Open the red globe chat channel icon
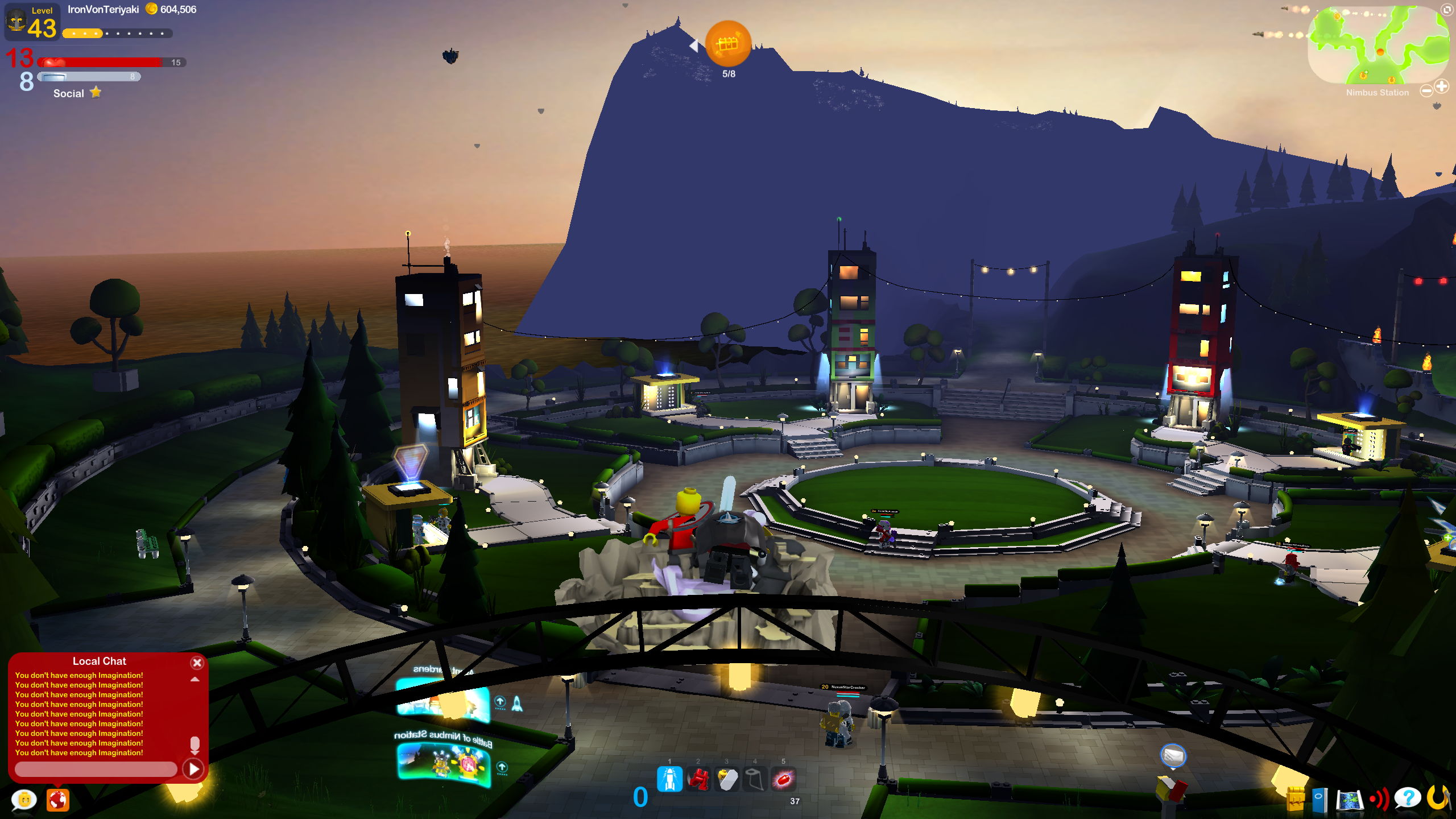 click(57, 800)
